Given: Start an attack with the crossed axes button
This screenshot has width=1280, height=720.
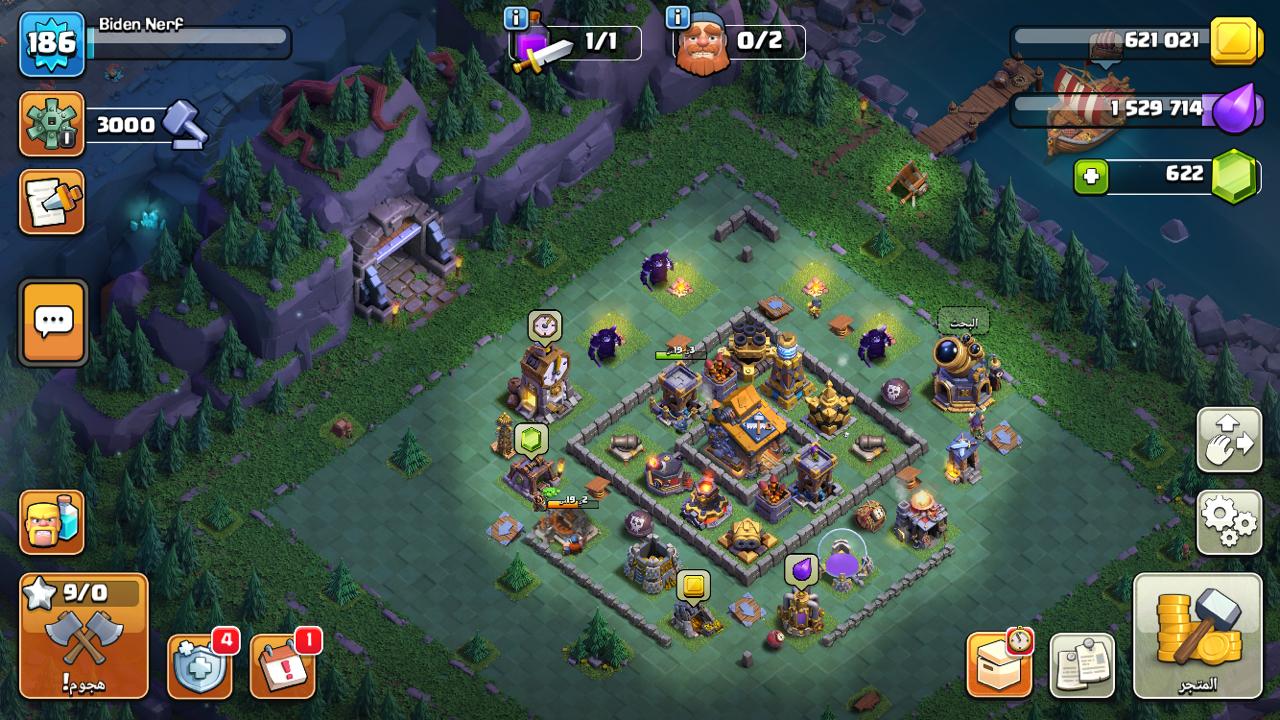Looking at the screenshot, I should [x=84, y=636].
